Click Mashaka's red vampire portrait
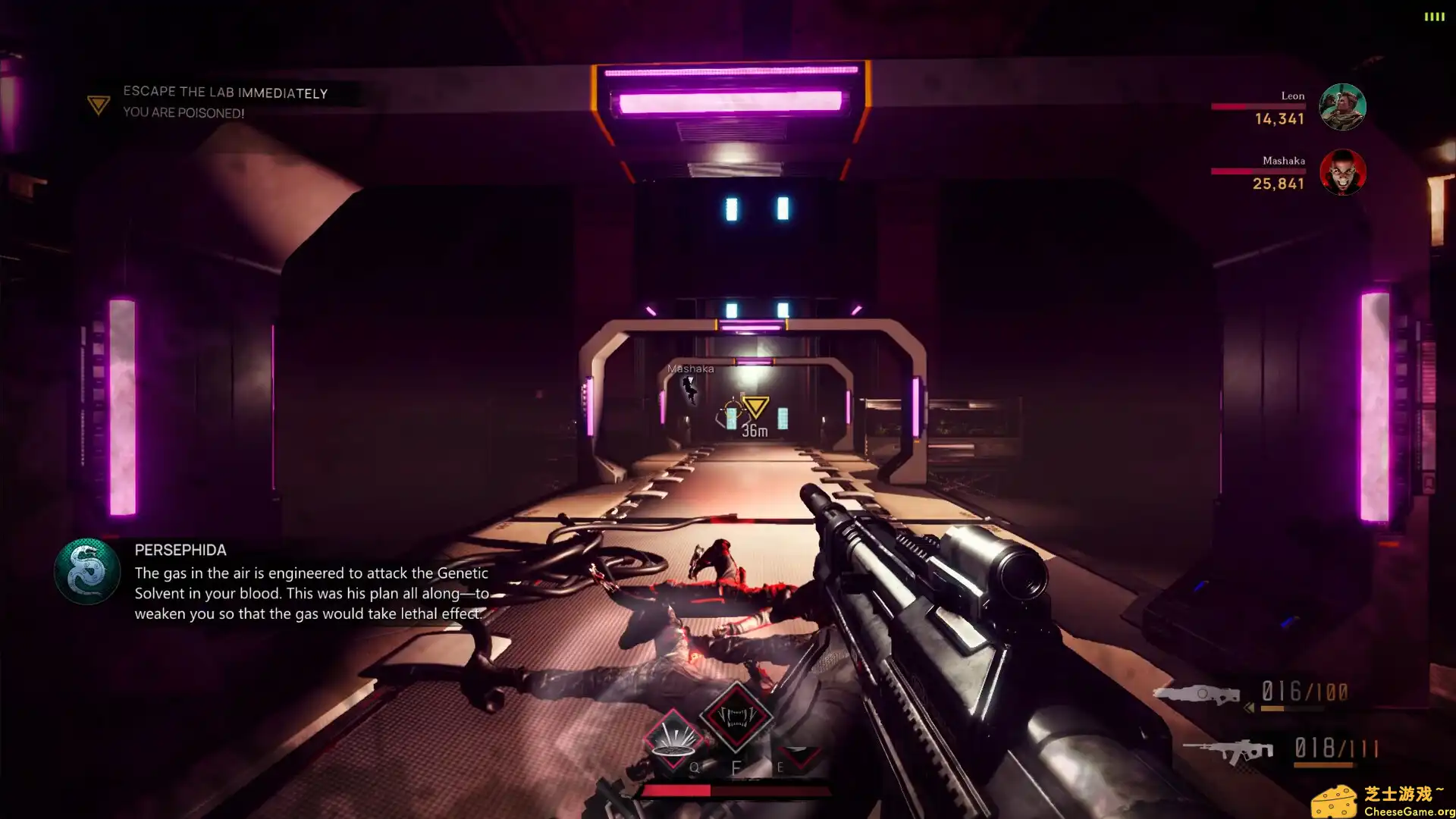The height and width of the screenshot is (819, 1456). (1342, 172)
